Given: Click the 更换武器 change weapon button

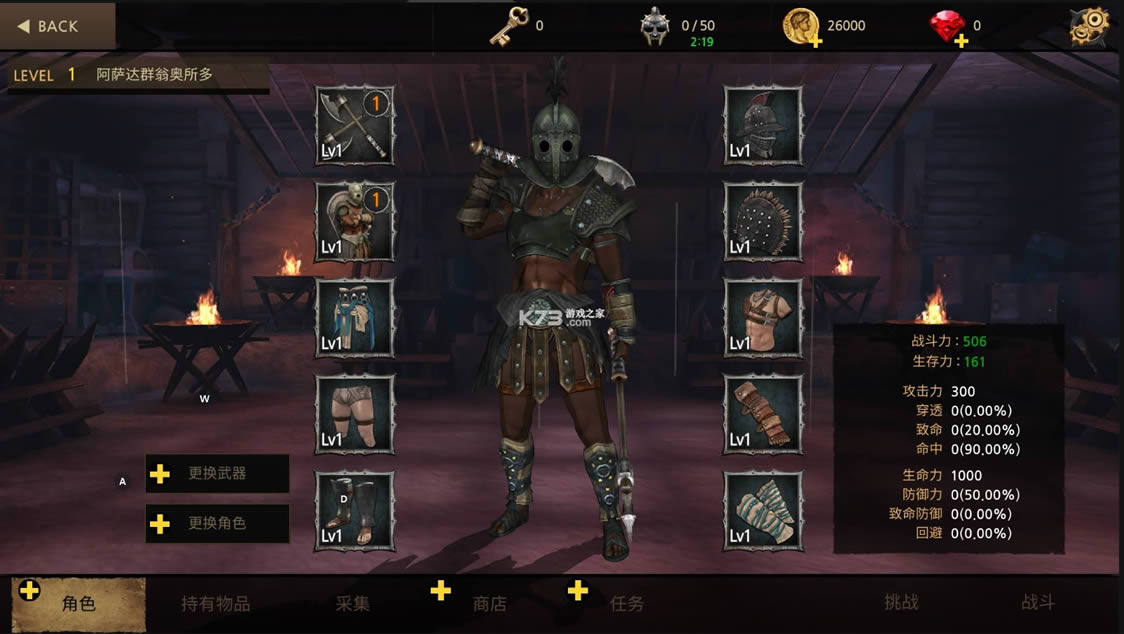Looking at the screenshot, I should (218, 474).
